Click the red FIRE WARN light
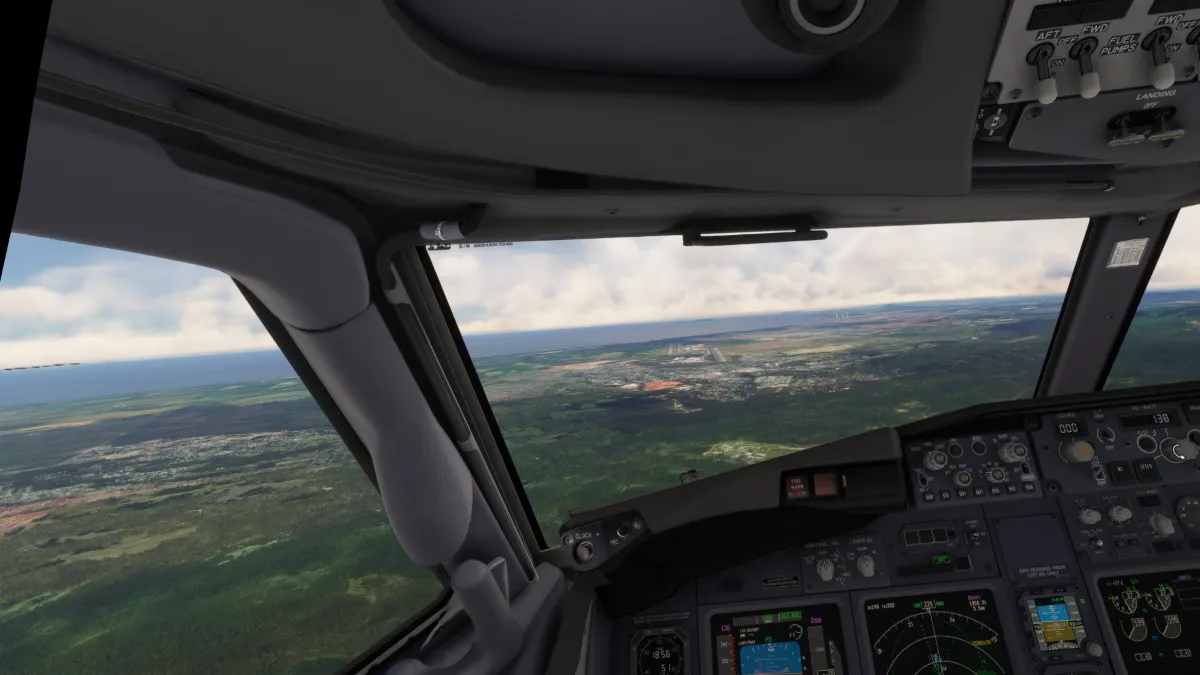The image size is (1200, 675). click(x=797, y=486)
